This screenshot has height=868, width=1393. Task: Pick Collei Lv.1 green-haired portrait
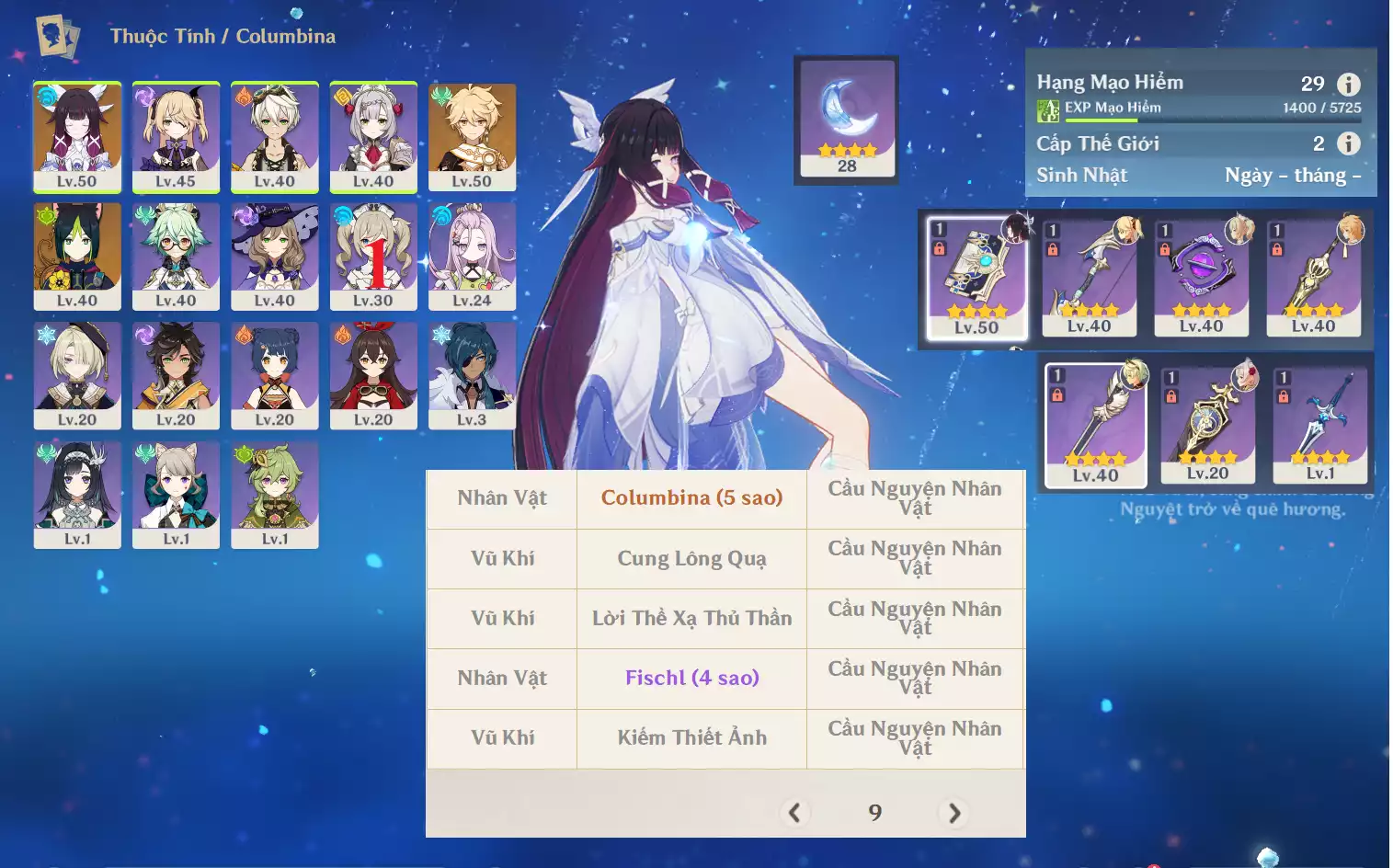[x=274, y=494]
